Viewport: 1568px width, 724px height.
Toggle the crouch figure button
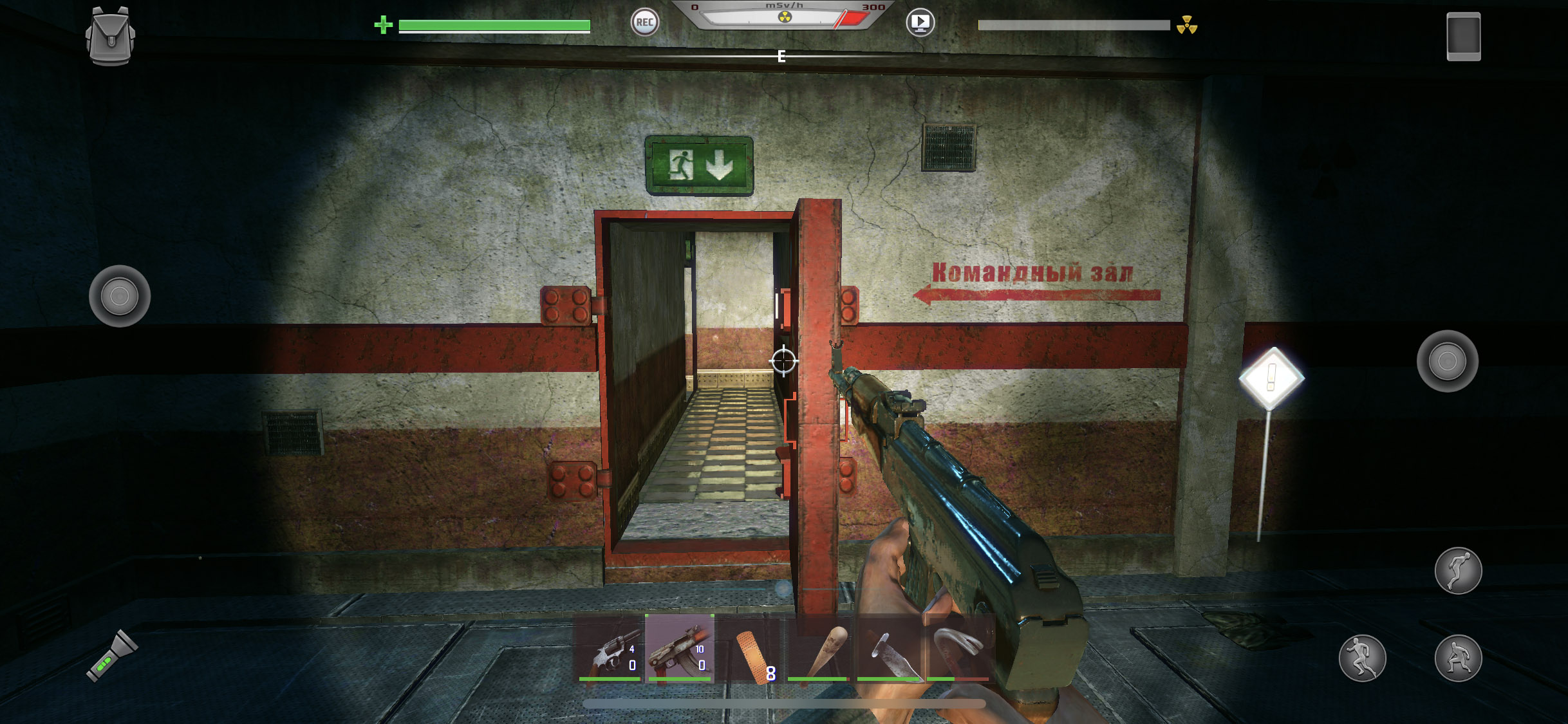[x=1458, y=658]
